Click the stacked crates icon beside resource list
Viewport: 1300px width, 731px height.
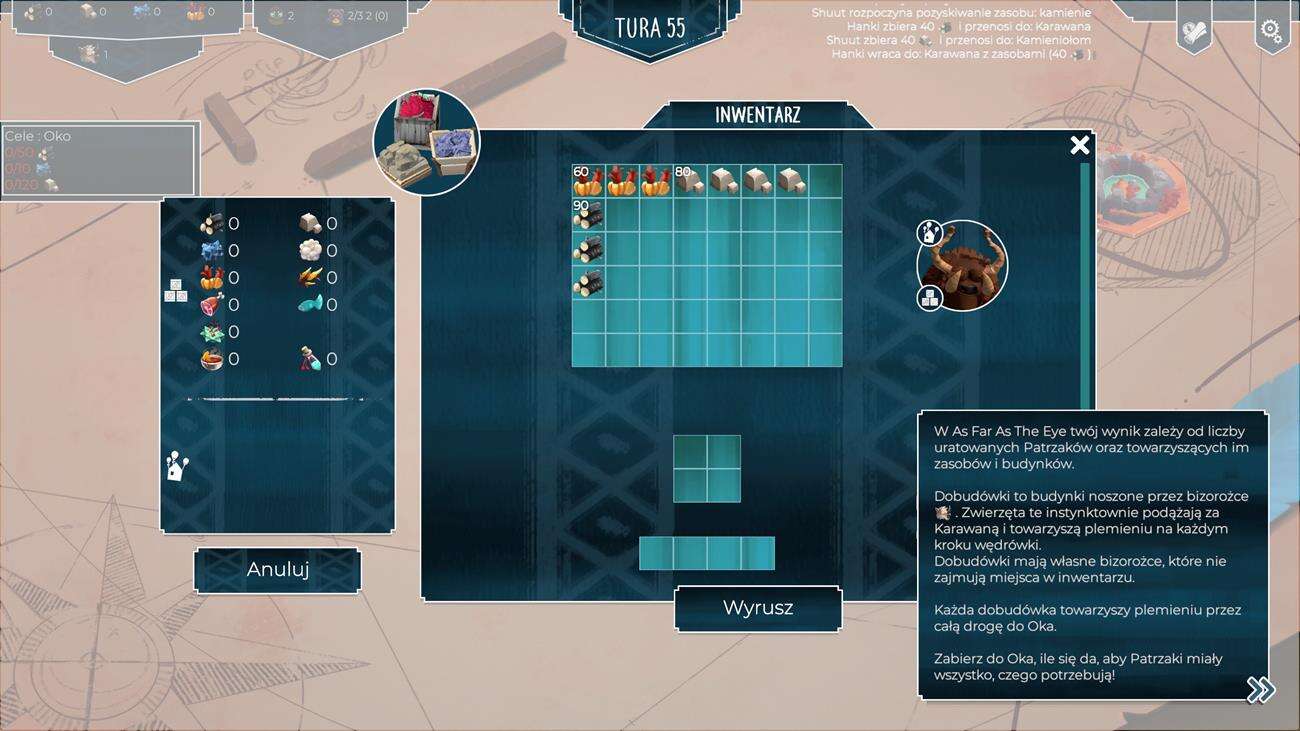tap(175, 291)
